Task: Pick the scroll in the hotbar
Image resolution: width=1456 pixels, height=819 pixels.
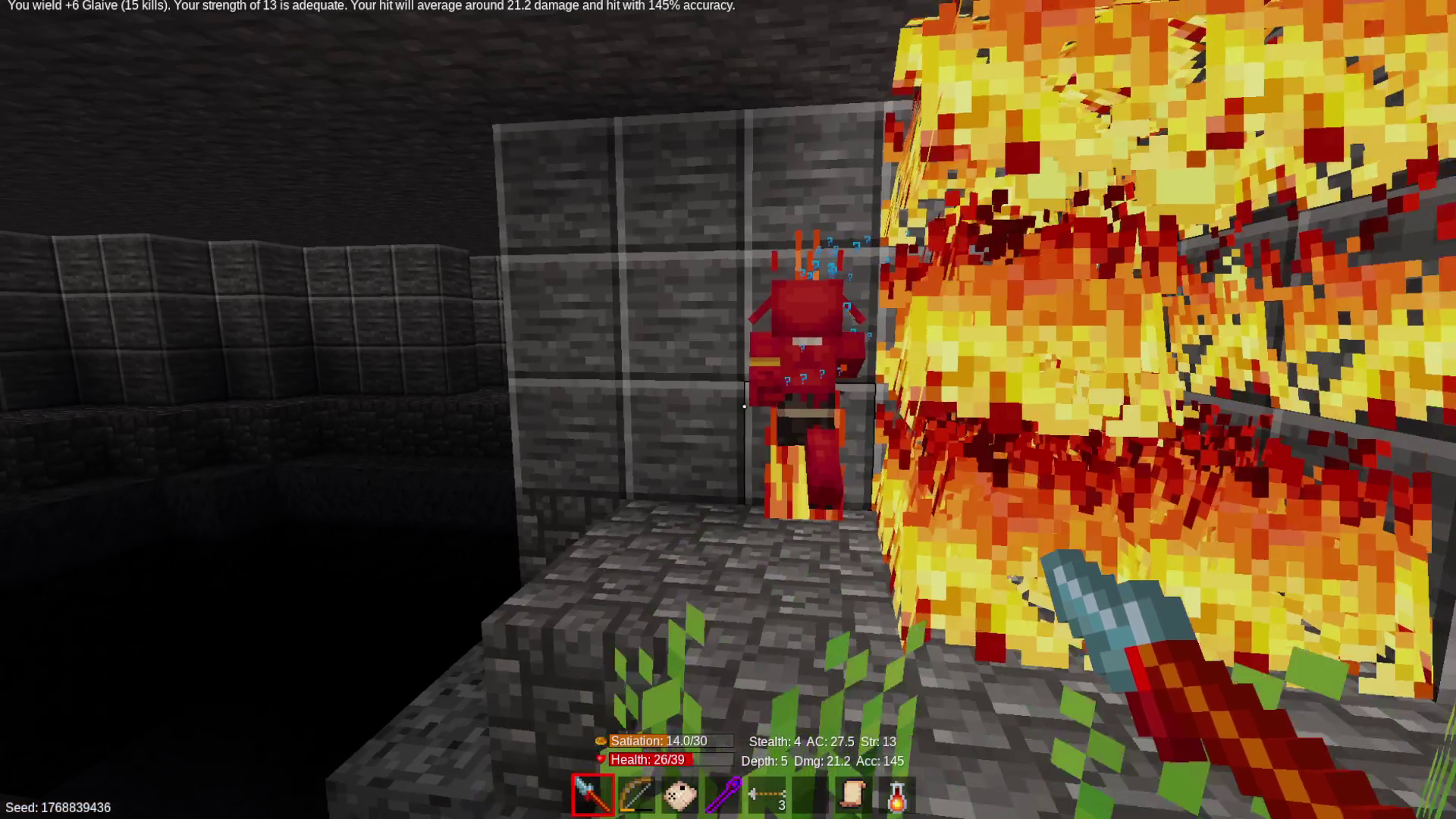Action: pos(853,795)
